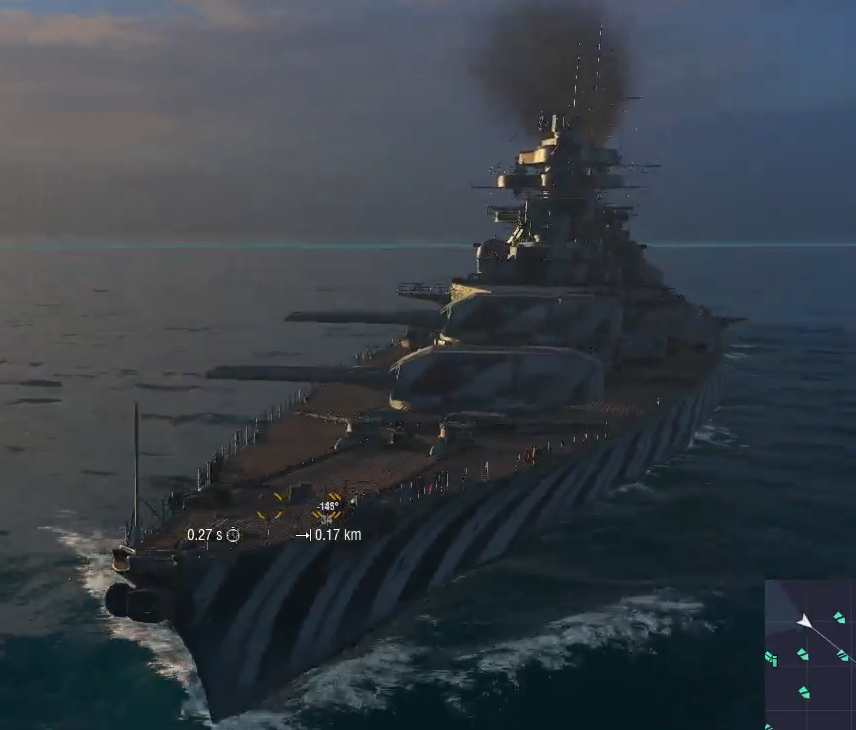Click the minimap in the corner
The width and height of the screenshot is (856, 730).
(810, 655)
